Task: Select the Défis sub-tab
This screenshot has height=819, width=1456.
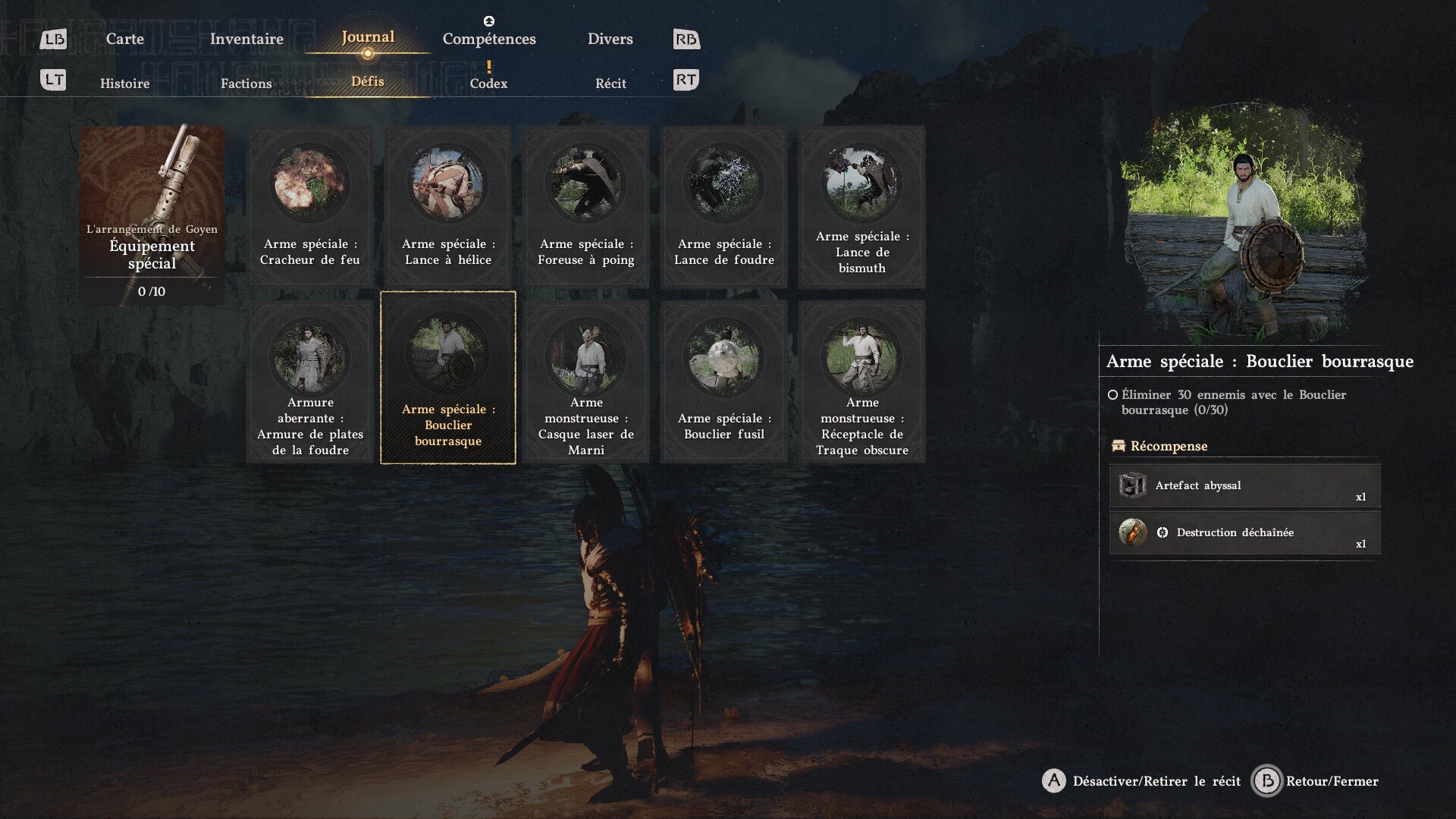Action: [x=368, y=82]
